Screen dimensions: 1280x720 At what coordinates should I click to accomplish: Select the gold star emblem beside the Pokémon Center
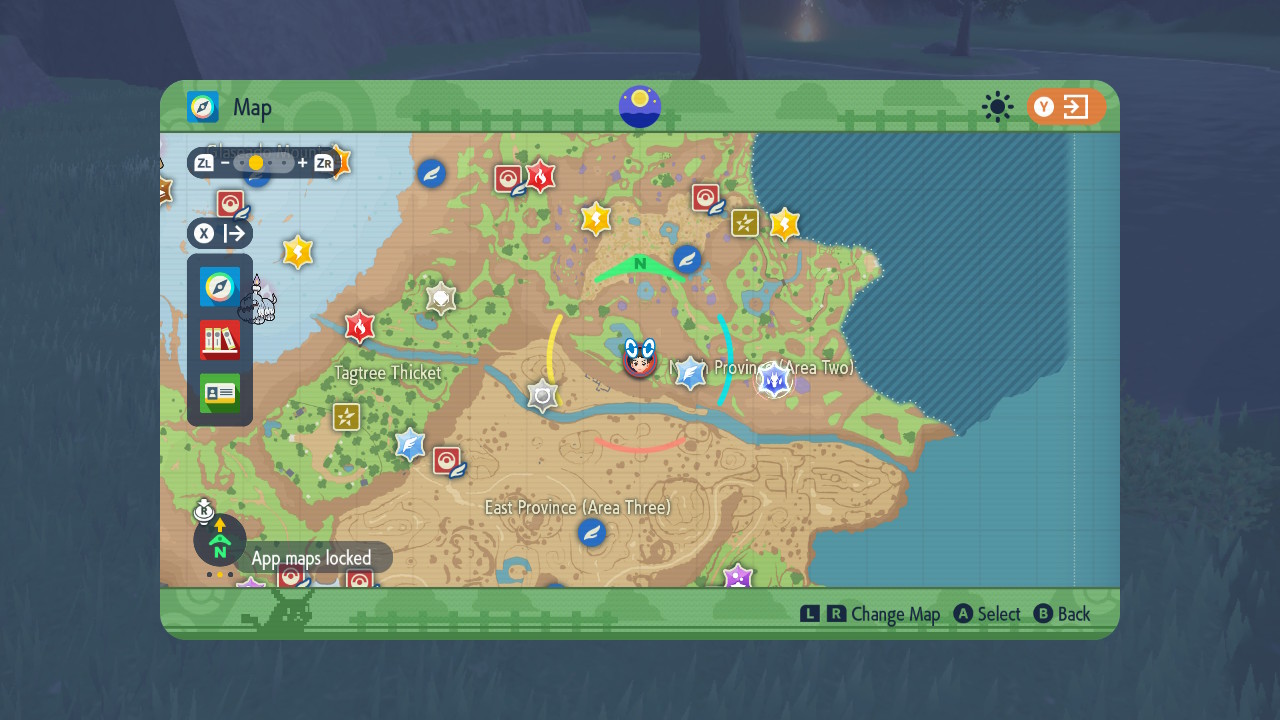click(x=297, y=252)
